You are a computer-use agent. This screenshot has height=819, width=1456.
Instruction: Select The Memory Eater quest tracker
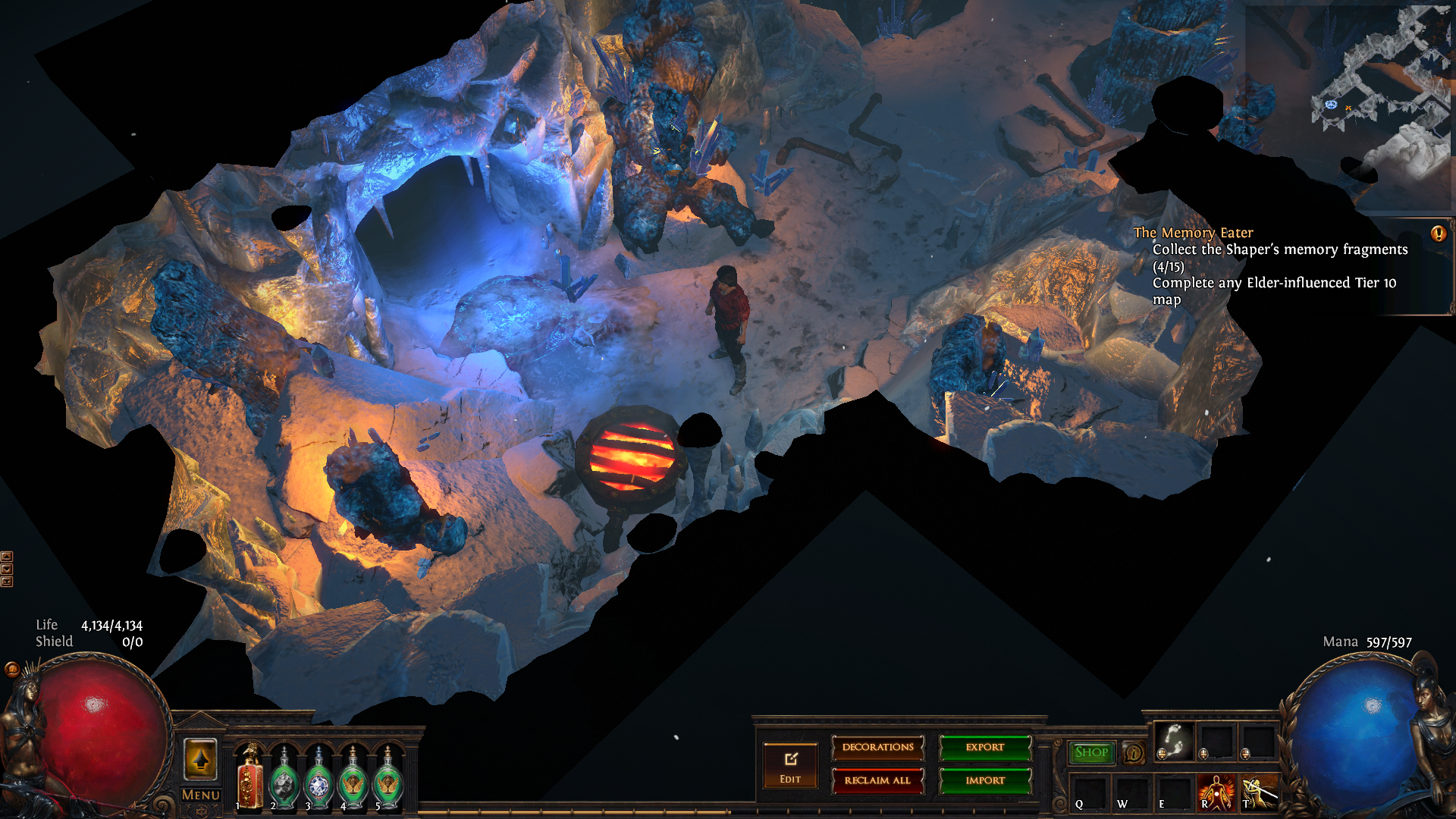point(1193,233)
